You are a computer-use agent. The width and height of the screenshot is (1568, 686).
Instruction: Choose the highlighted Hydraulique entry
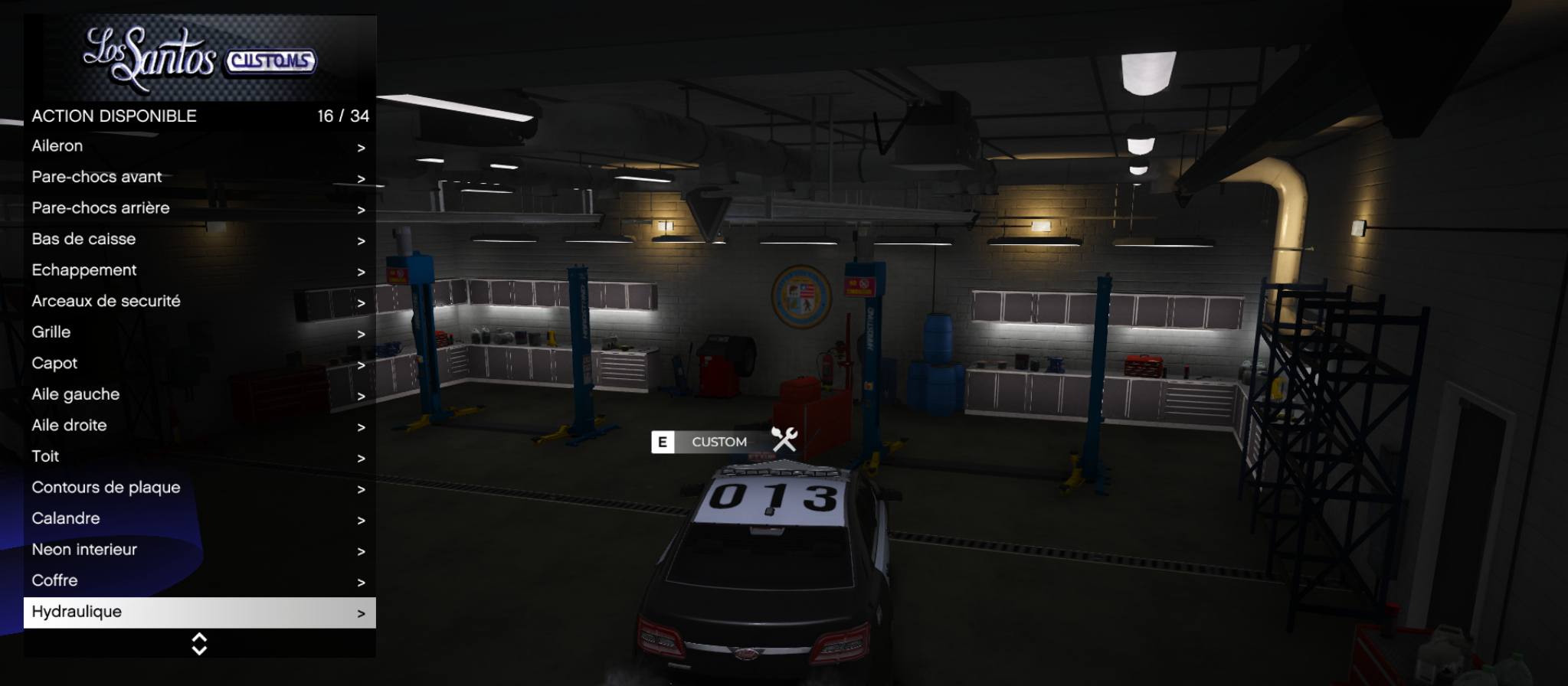[199, 612]
